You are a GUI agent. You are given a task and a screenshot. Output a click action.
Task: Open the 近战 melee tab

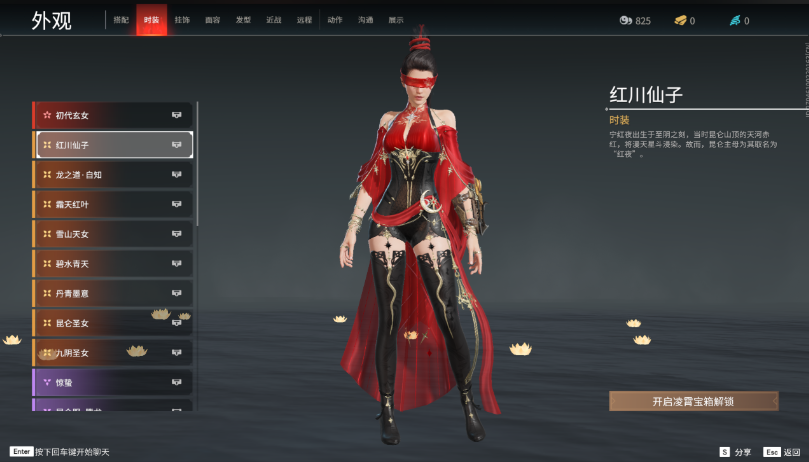273,20
